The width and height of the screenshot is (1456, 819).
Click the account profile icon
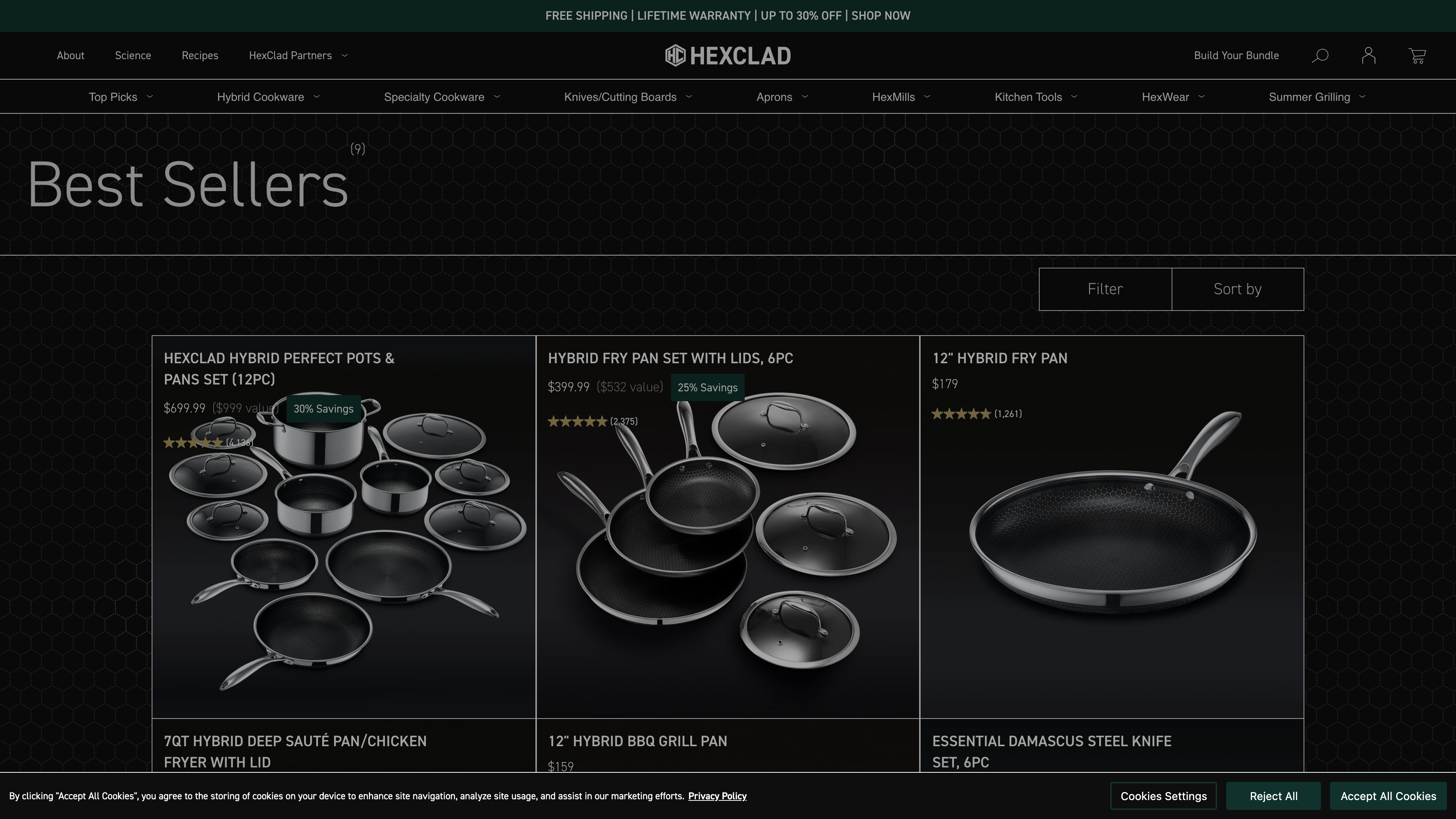point(1368,55)
